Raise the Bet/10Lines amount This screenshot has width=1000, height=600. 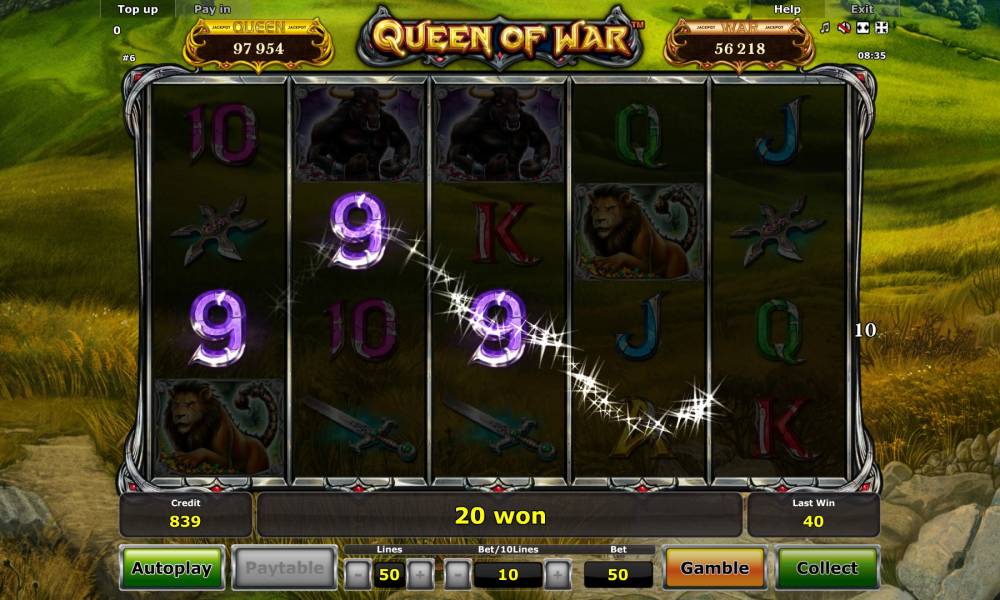pos(557,574)
